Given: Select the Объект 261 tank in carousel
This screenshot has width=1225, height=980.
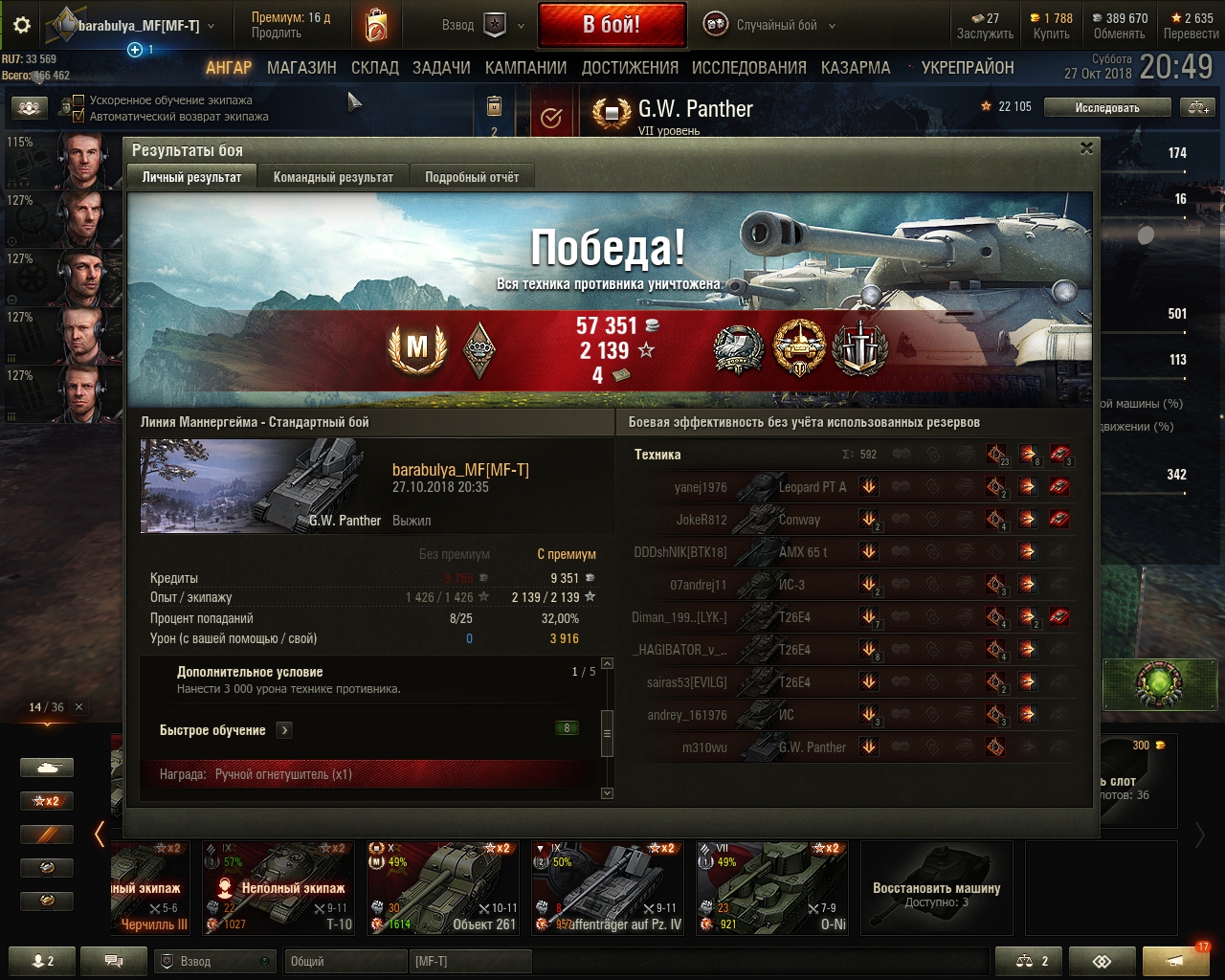Looking at the screenshot, I should (443, 887).
